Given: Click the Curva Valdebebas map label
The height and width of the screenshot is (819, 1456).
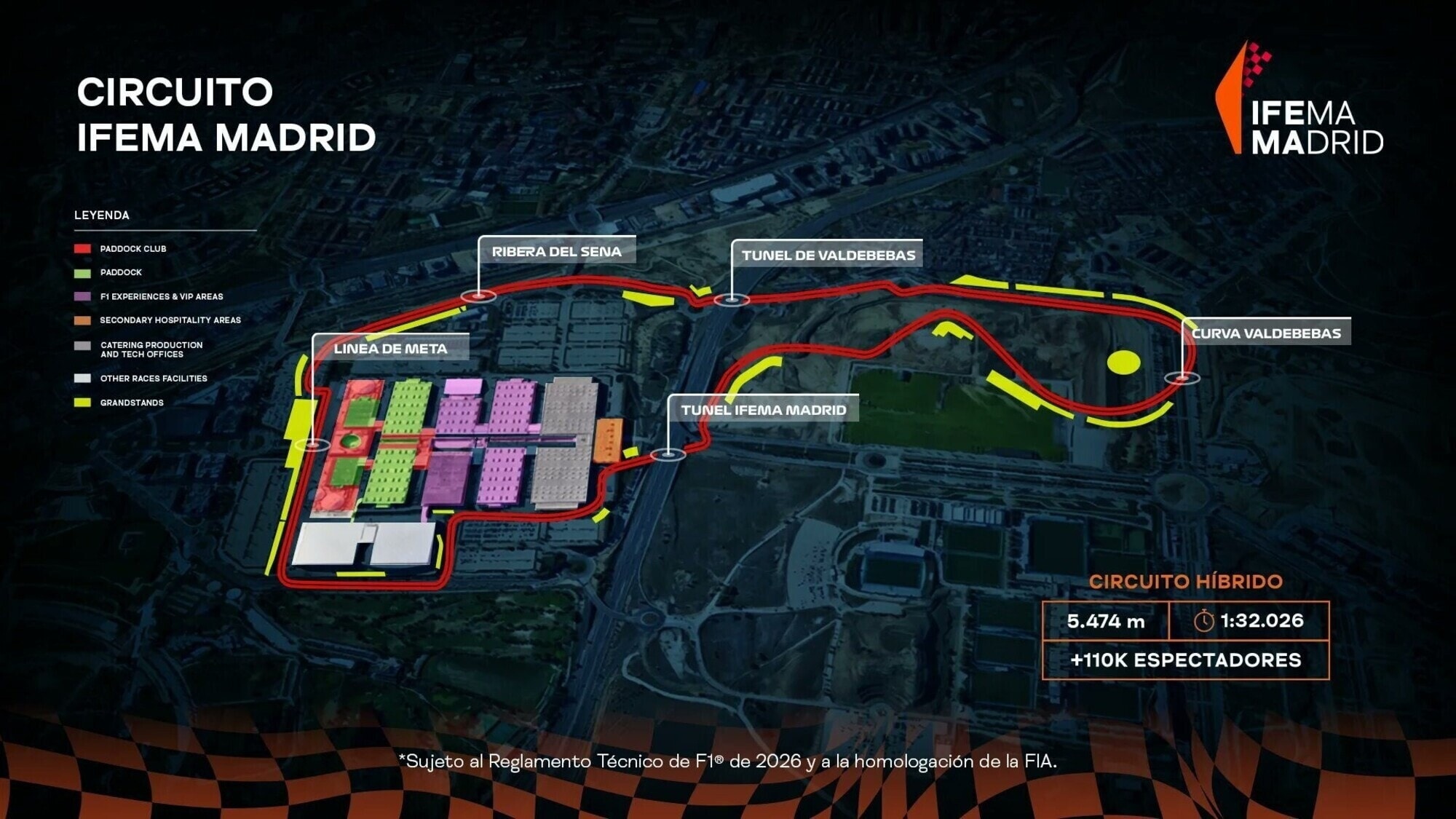Looking at the screenshot, I should click(1266, 333).
